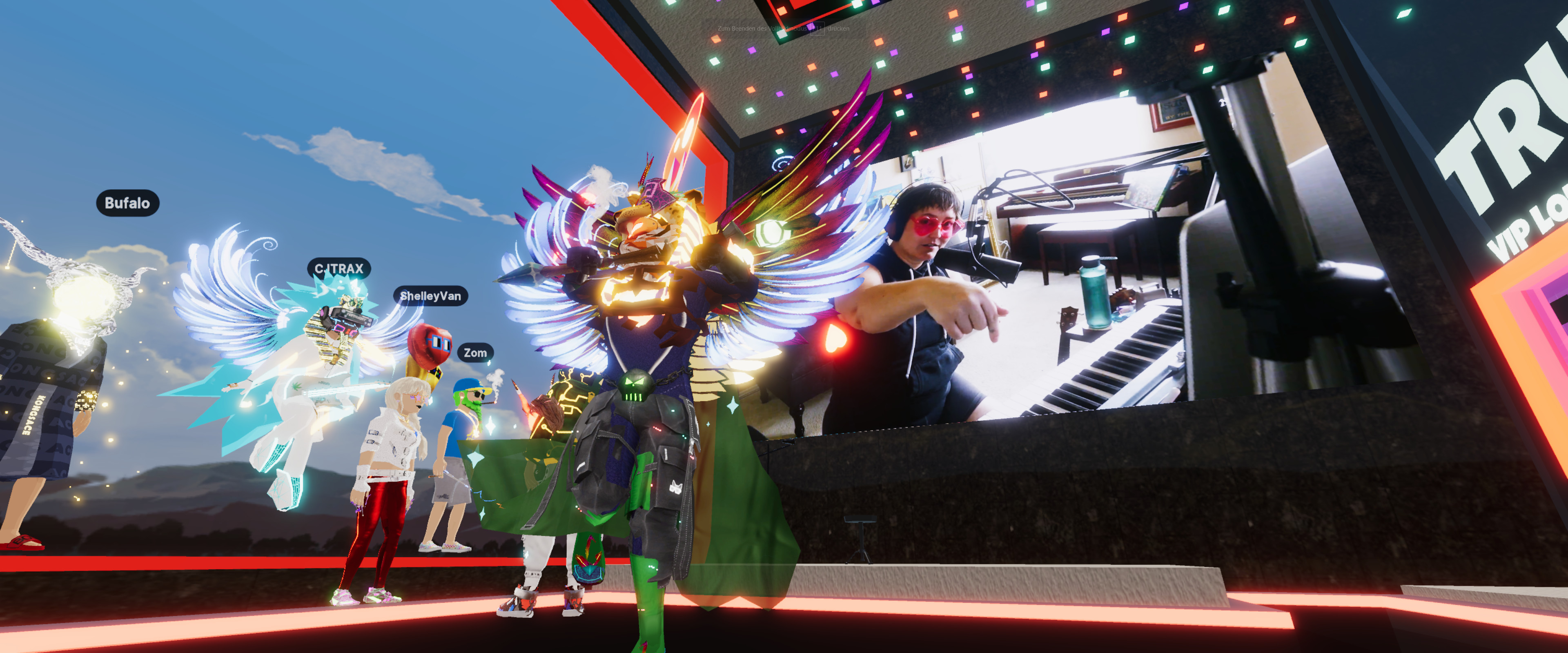Open Bufalo's player name tag
Screen dimensions: 1568x653
pos(127,203)
